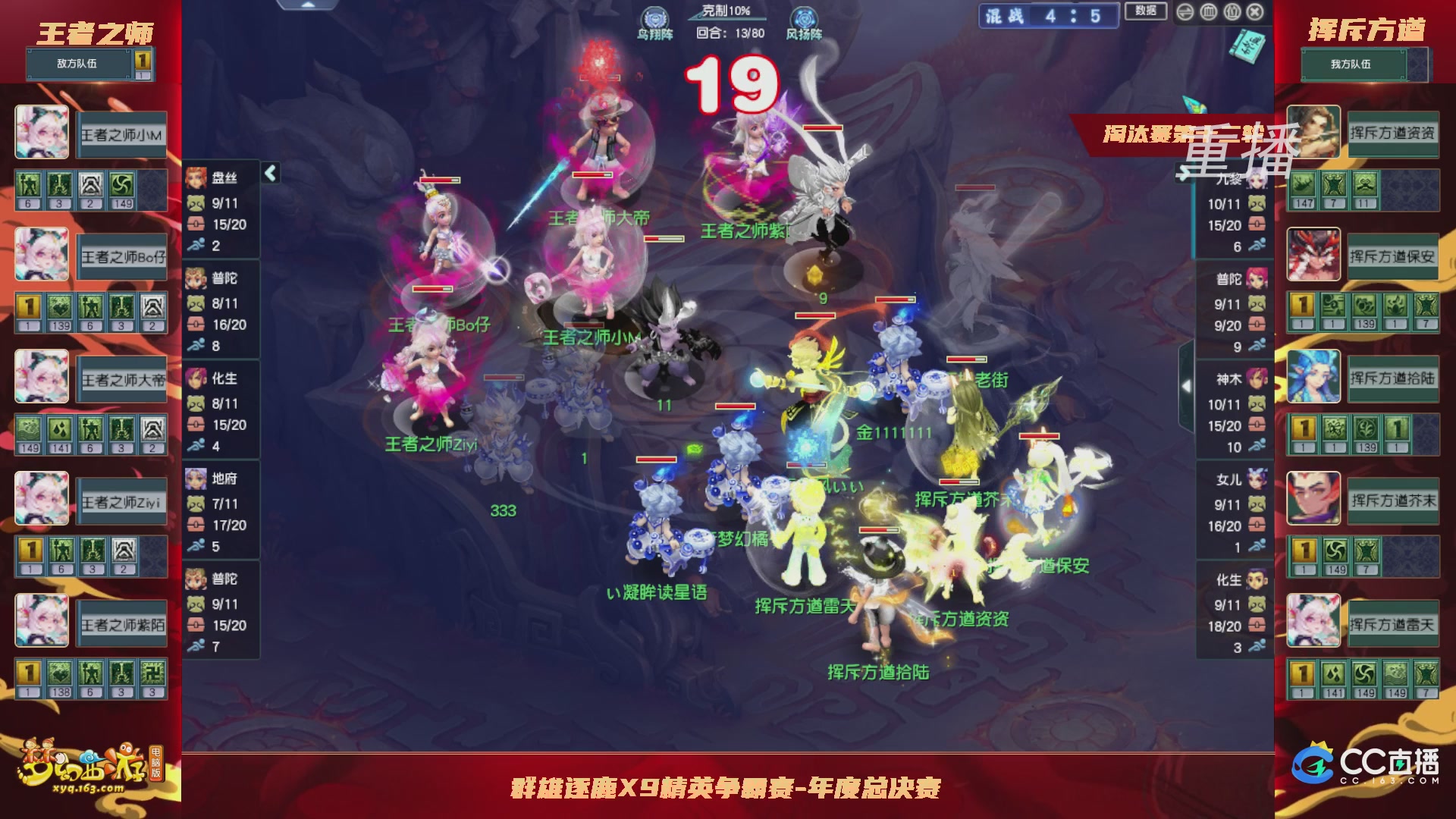Click the speed stat icon under 盘丝 portrait
This screenshot has height=819, width=1456.
pyautogui.click(x=197, y=245)
